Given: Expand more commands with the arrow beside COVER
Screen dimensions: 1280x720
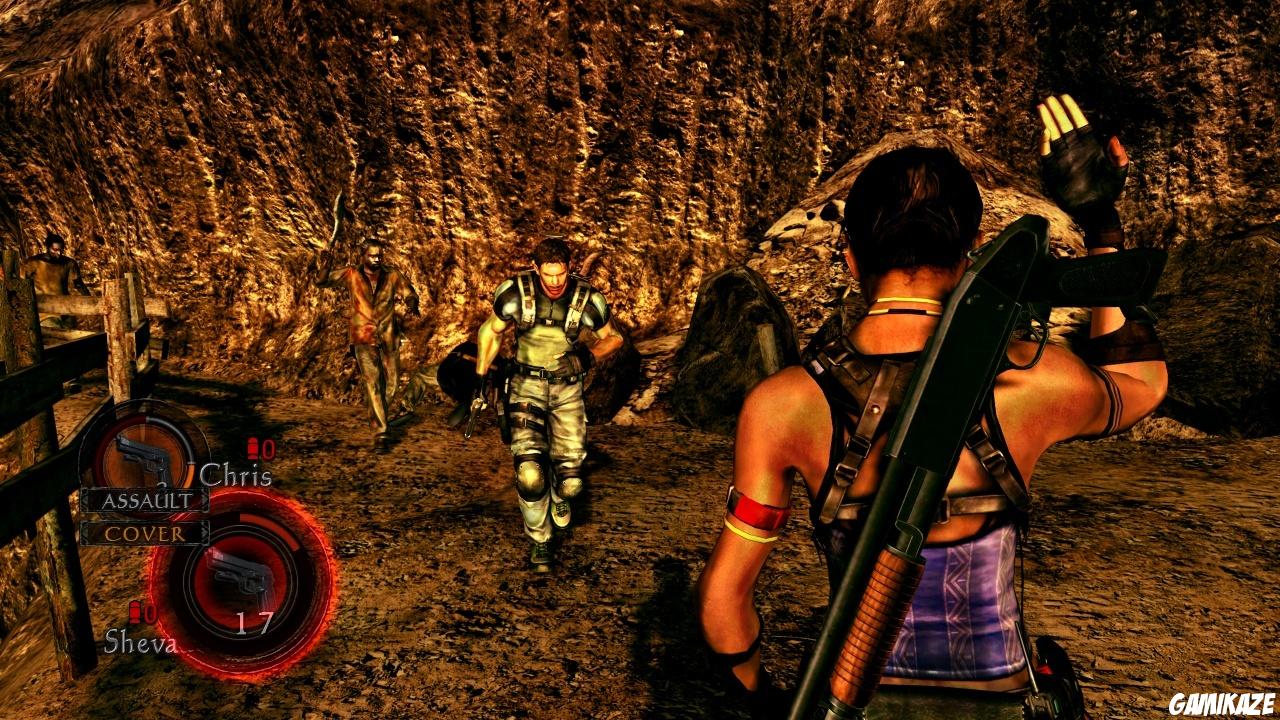Looking at the screenshot, I should (x=203, y=533).
